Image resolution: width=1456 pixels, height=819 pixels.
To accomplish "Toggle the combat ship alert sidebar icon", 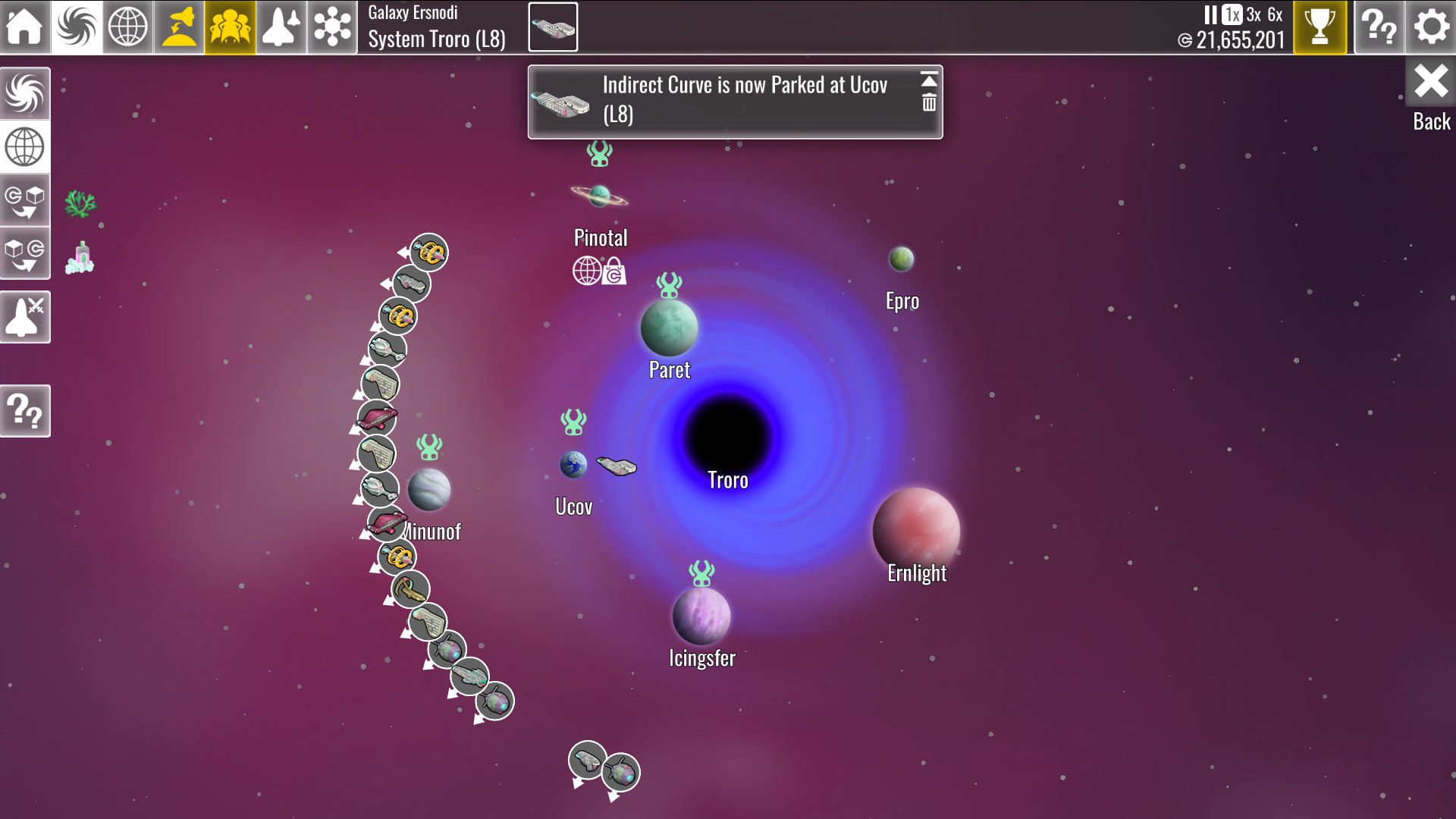I will tap(26, 317).
